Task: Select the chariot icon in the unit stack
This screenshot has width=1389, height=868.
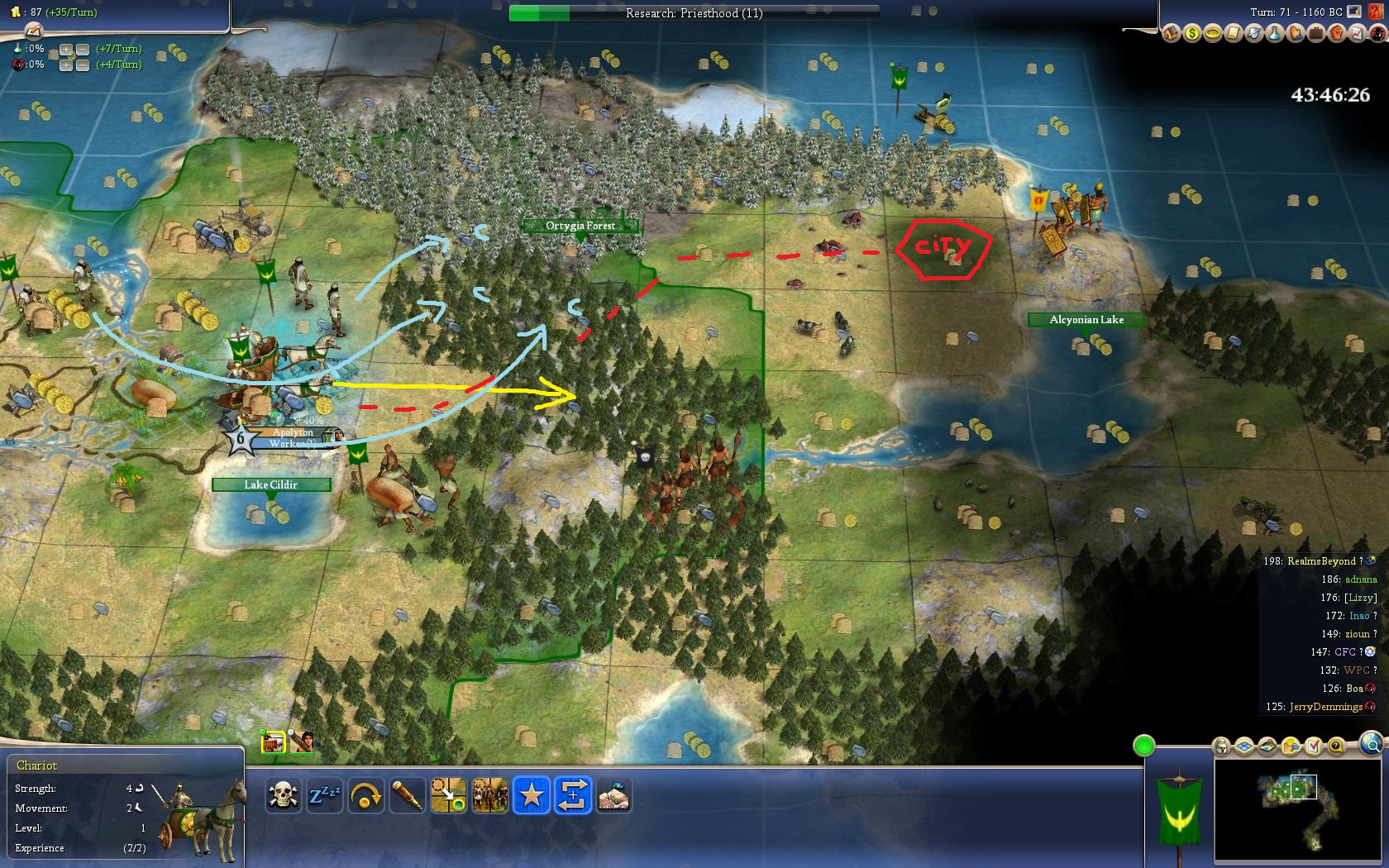Action: tap(273, 742)
